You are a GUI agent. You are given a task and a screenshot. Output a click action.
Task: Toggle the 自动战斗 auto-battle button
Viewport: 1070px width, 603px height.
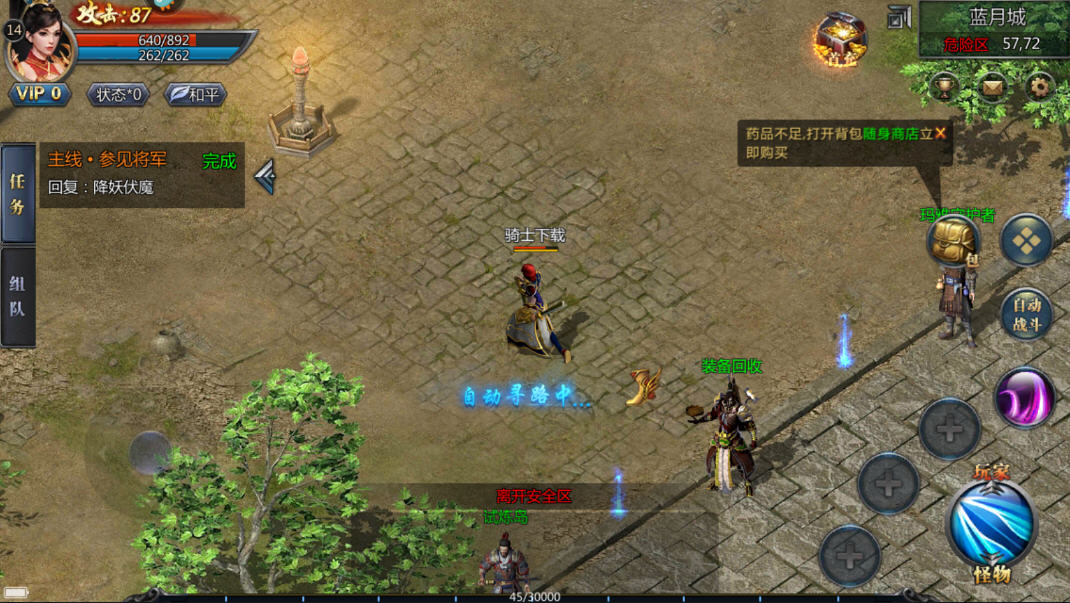click(x=1027, y=314)
